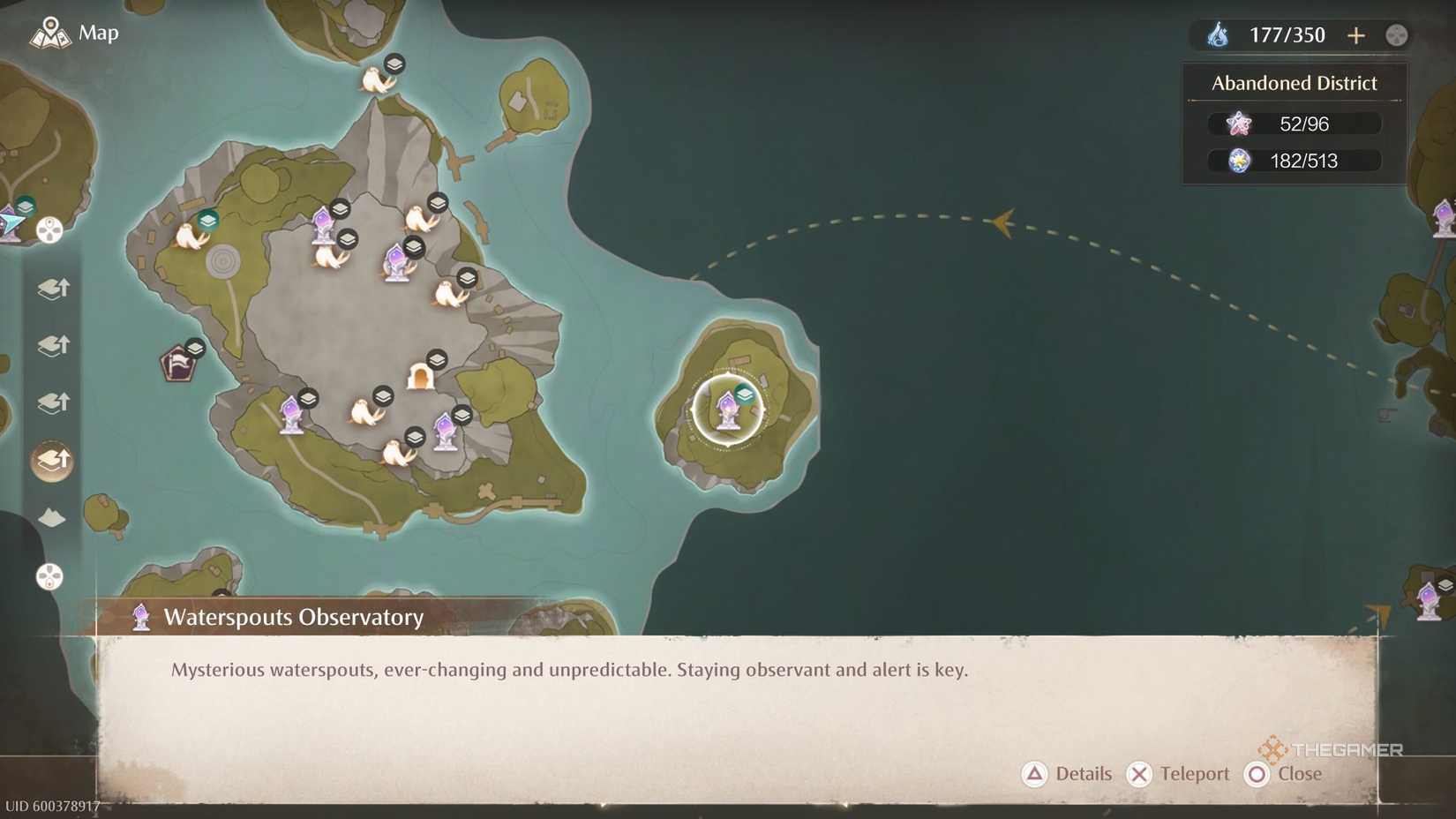
Task: Click the UID 600378917 text field
Action: click(51, 806)
